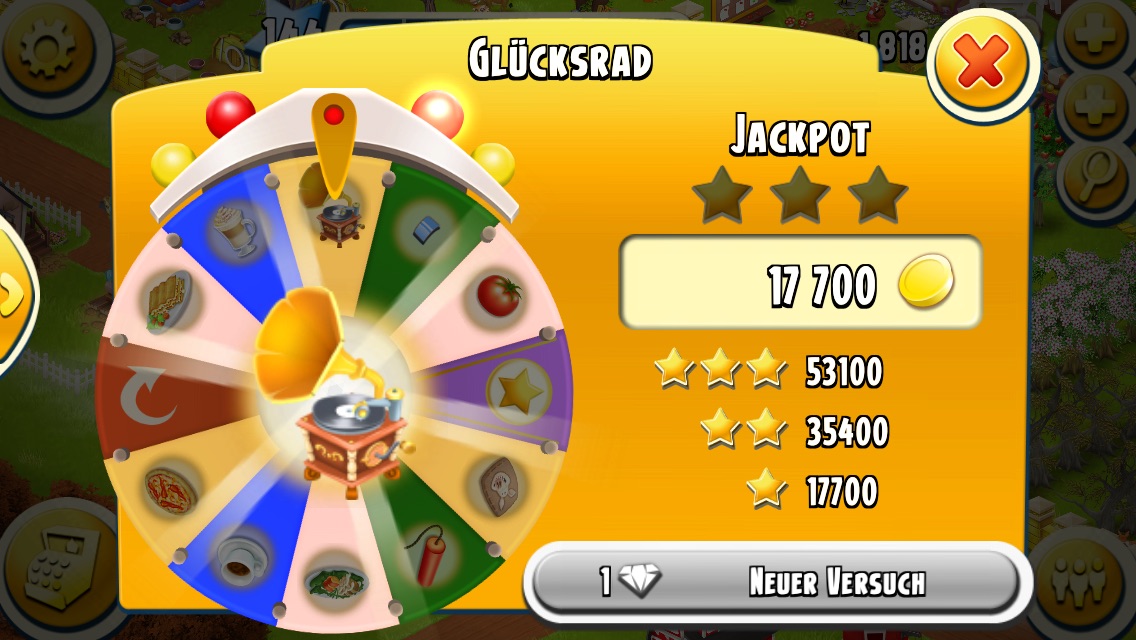Close the Glücksrad window
The width and height of the screenshot is (1136, 640).
(982, 67)
